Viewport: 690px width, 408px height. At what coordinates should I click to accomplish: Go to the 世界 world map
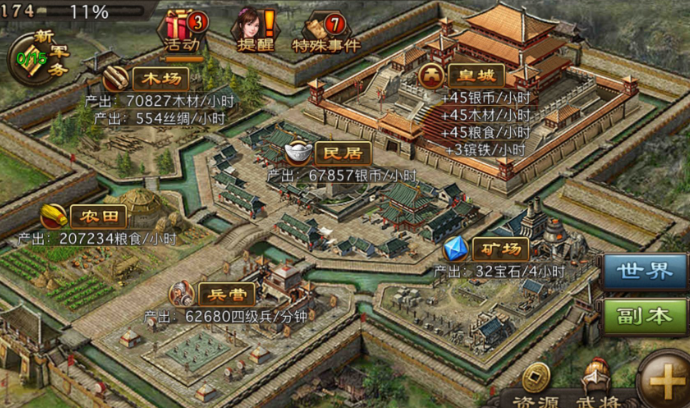click(644, 272)
